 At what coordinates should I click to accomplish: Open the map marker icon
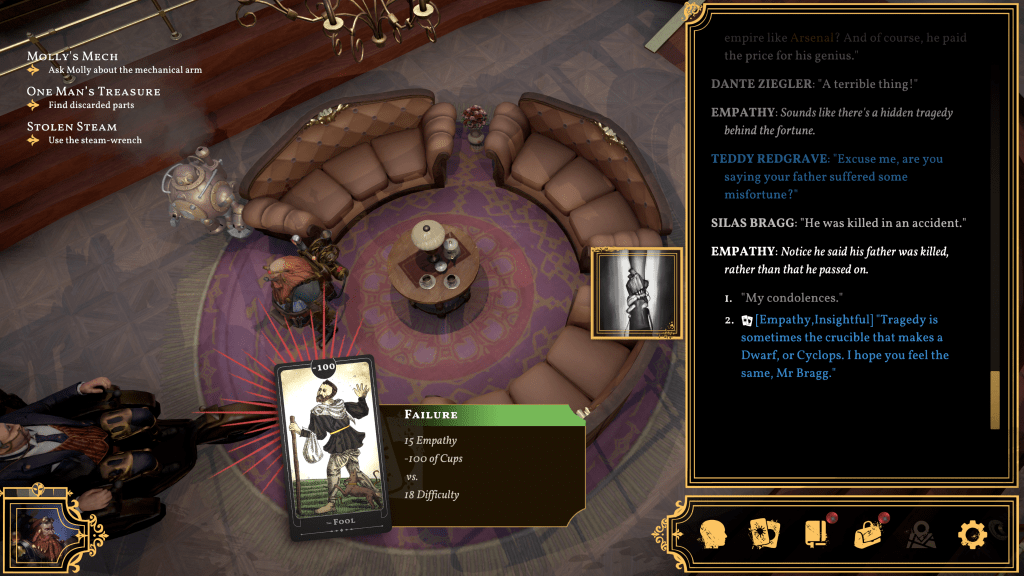pyautogui.click(x=920, y=535)
